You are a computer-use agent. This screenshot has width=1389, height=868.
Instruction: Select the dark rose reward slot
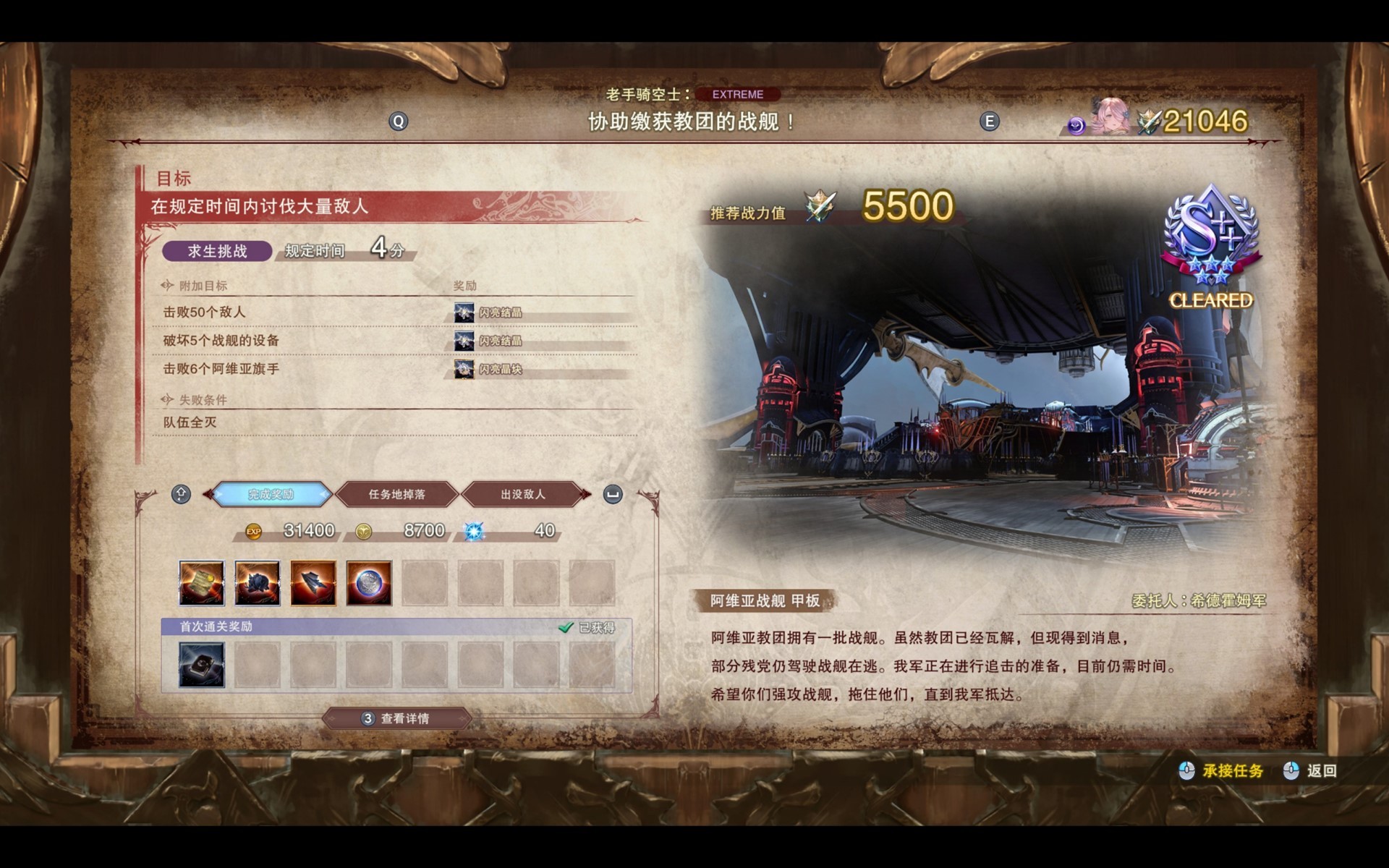258,583
